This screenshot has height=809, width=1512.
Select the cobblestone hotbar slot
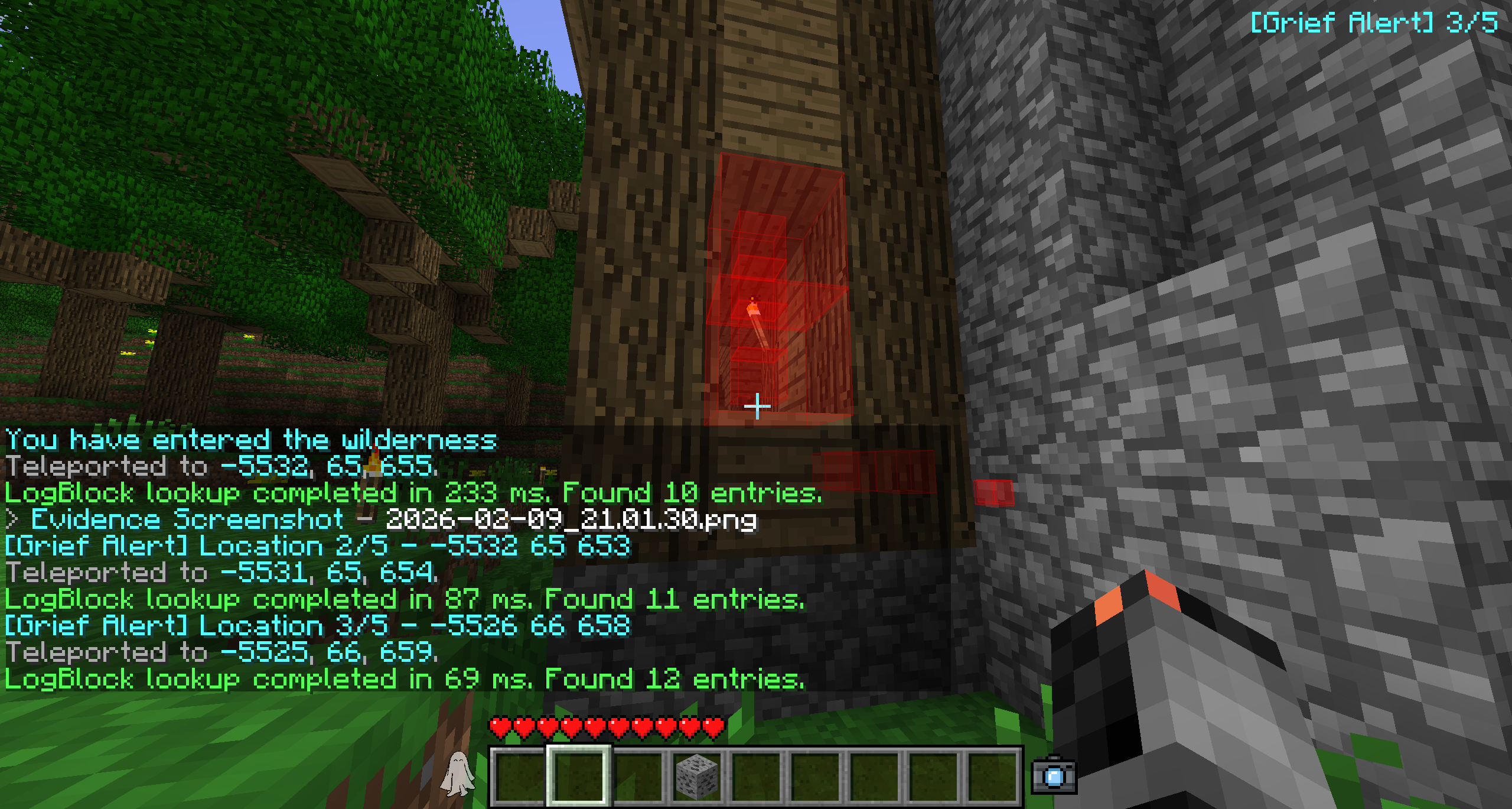coord(697,776)
